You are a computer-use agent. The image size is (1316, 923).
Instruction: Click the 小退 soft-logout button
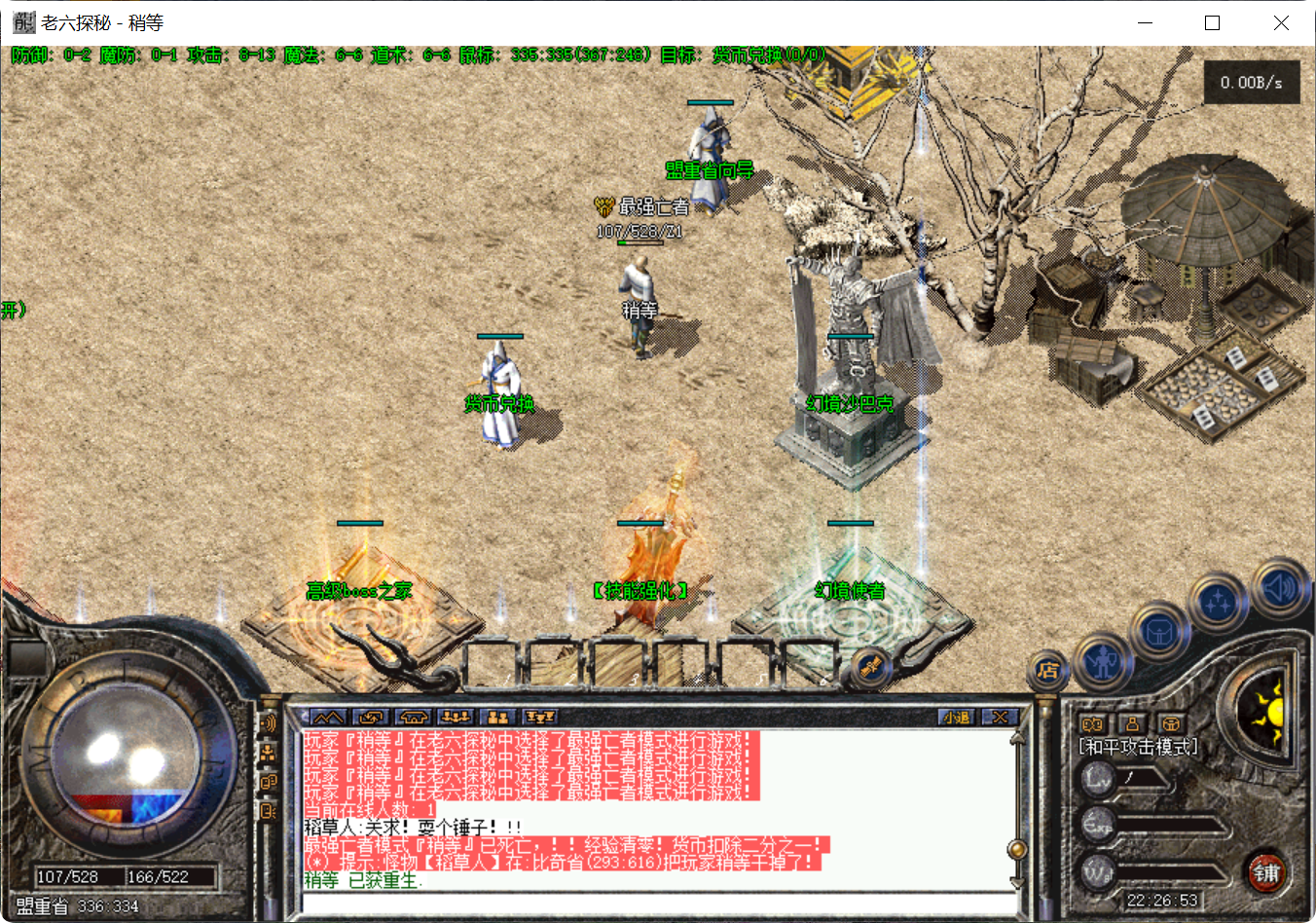(x=957, y=716)
